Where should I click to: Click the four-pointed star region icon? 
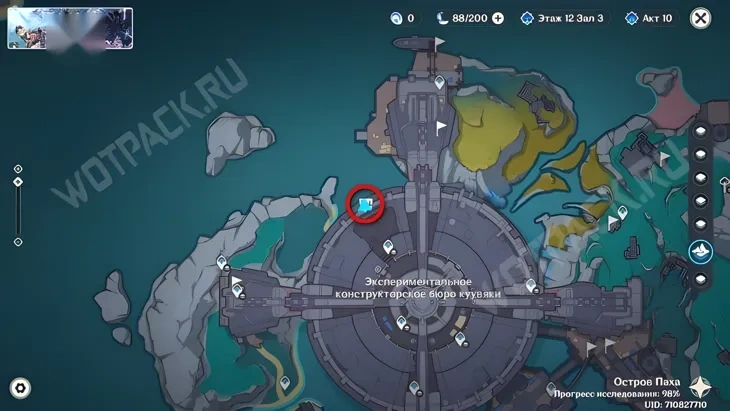pos(705,386)
